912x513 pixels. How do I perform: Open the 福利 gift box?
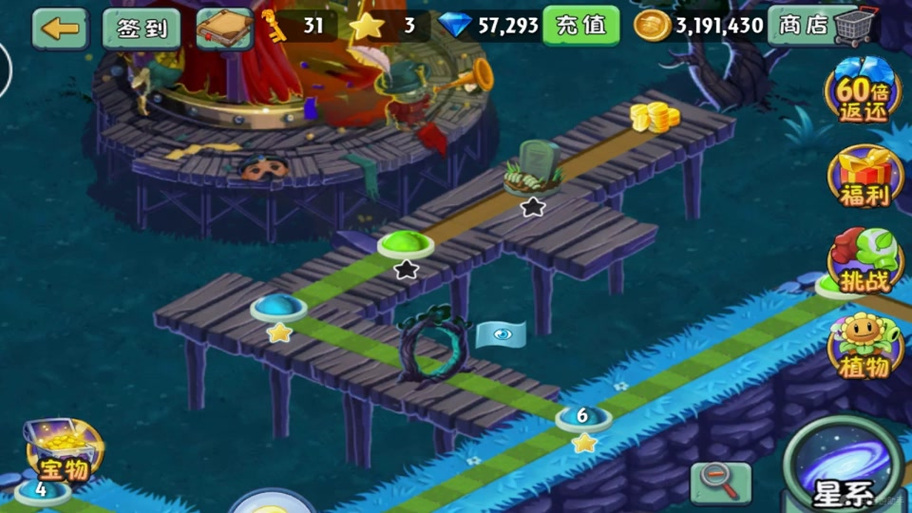tap(864, 177)
